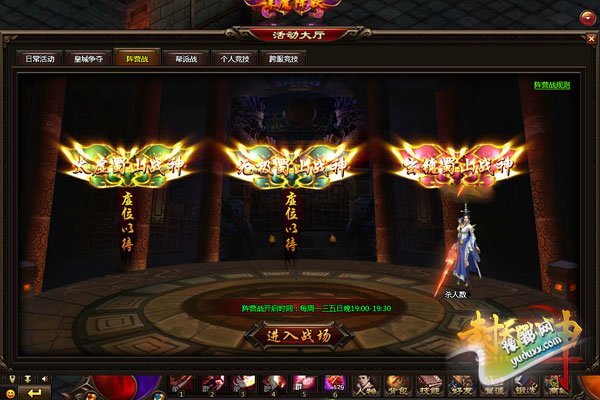Viewport: 600px width, 400px height.
Task: Toggle the speaker sound icon
Action: 45,379
